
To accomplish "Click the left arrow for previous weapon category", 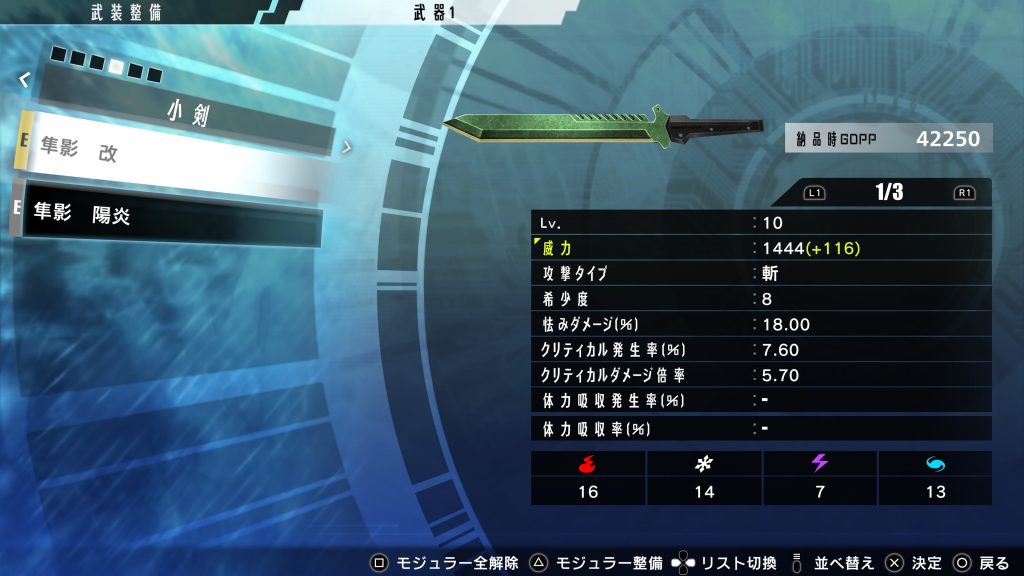I will click(x=23, y=79).
